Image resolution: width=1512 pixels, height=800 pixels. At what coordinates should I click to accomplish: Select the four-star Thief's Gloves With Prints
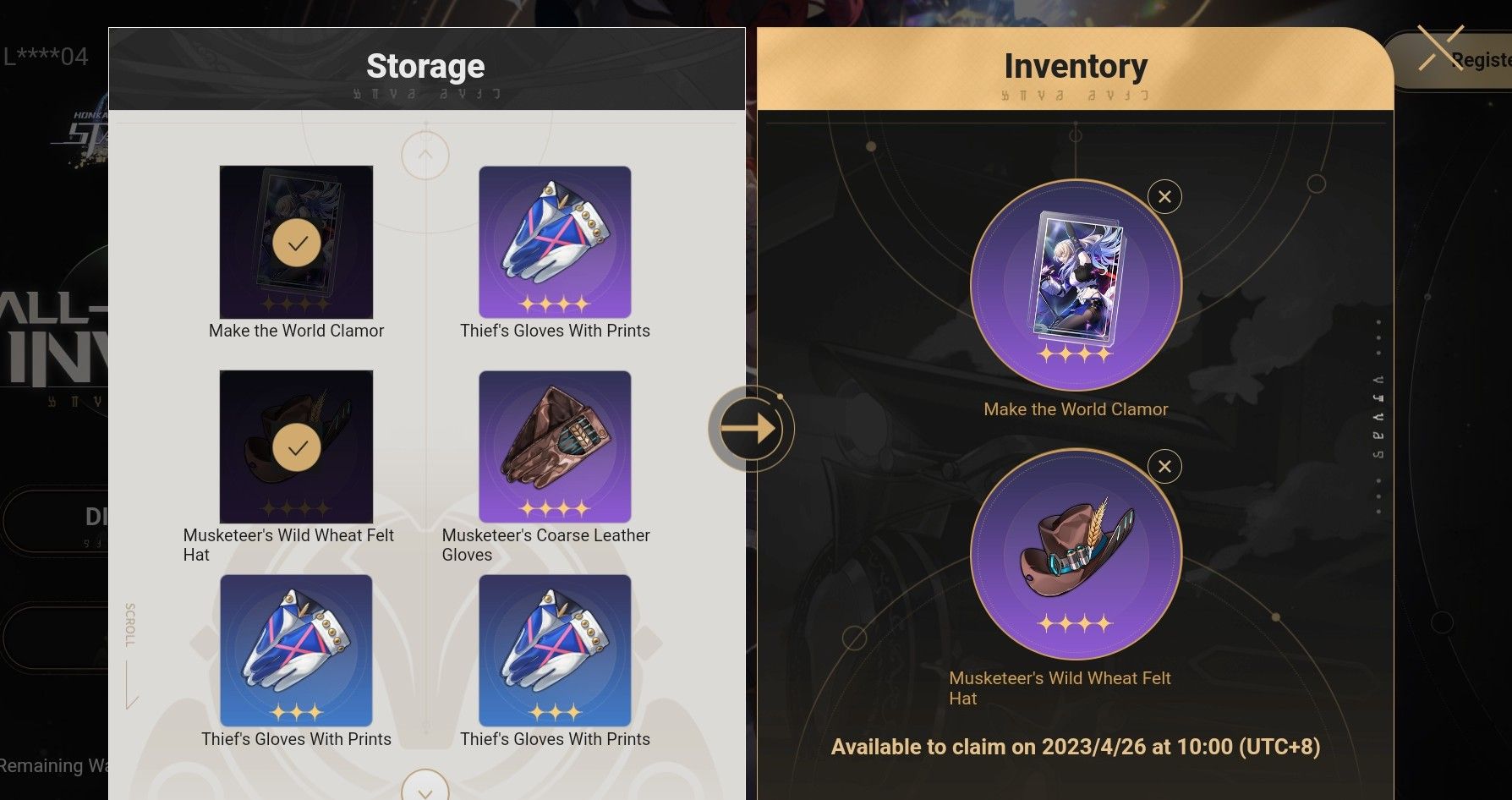pyautogui.click(x=556, y=243)
